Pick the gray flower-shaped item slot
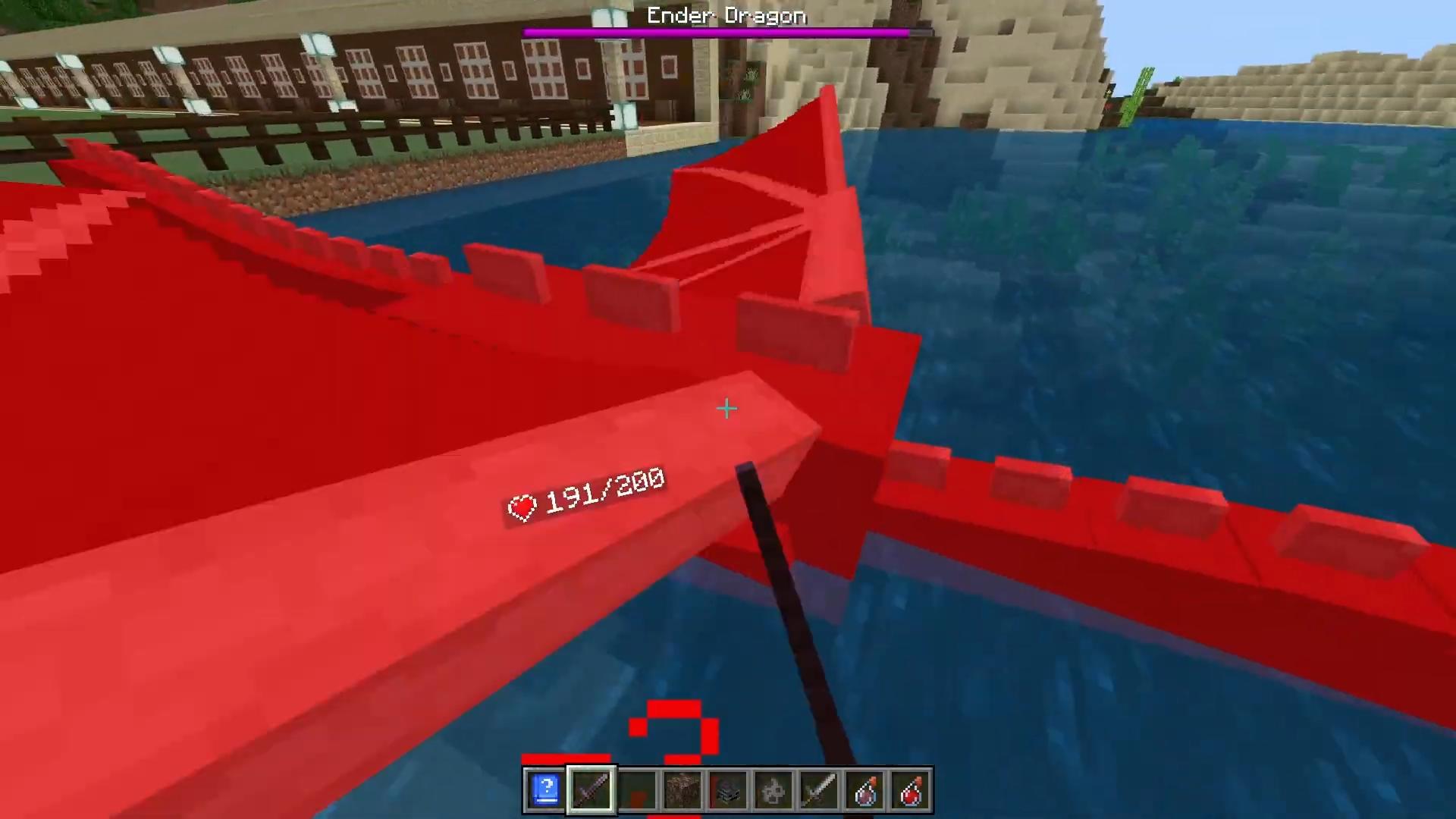The height and width of the screenshot is (819, 1456). (x=773, y=790)
